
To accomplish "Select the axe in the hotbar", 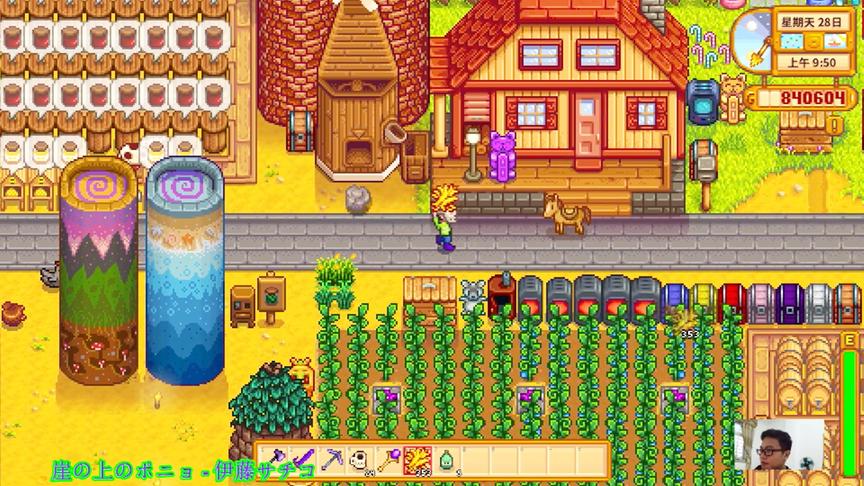I will click(275, 459).
